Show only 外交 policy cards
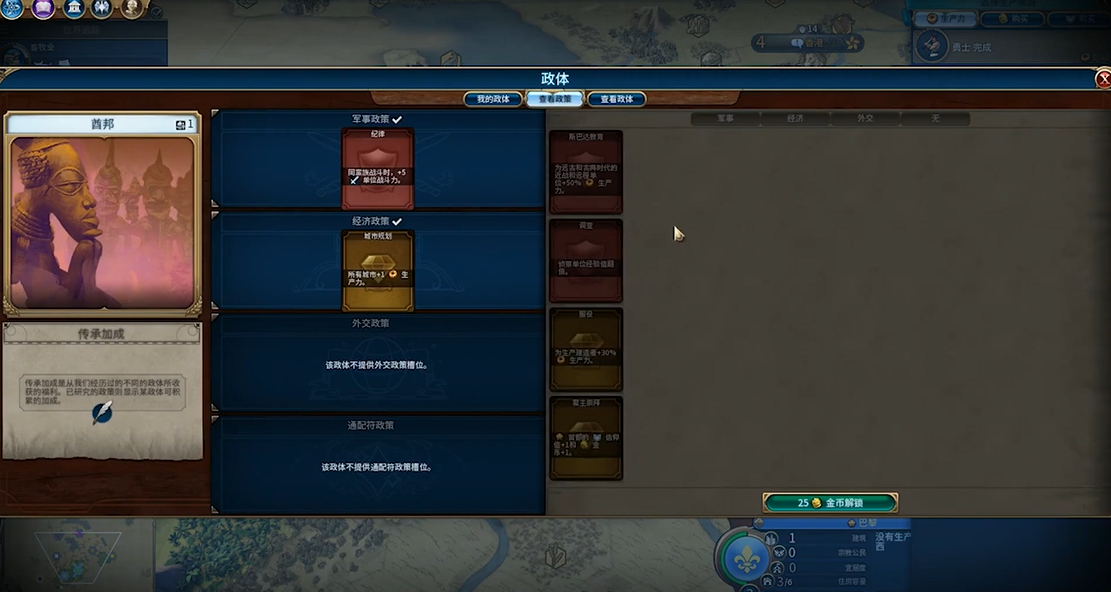 pos(865,118)
